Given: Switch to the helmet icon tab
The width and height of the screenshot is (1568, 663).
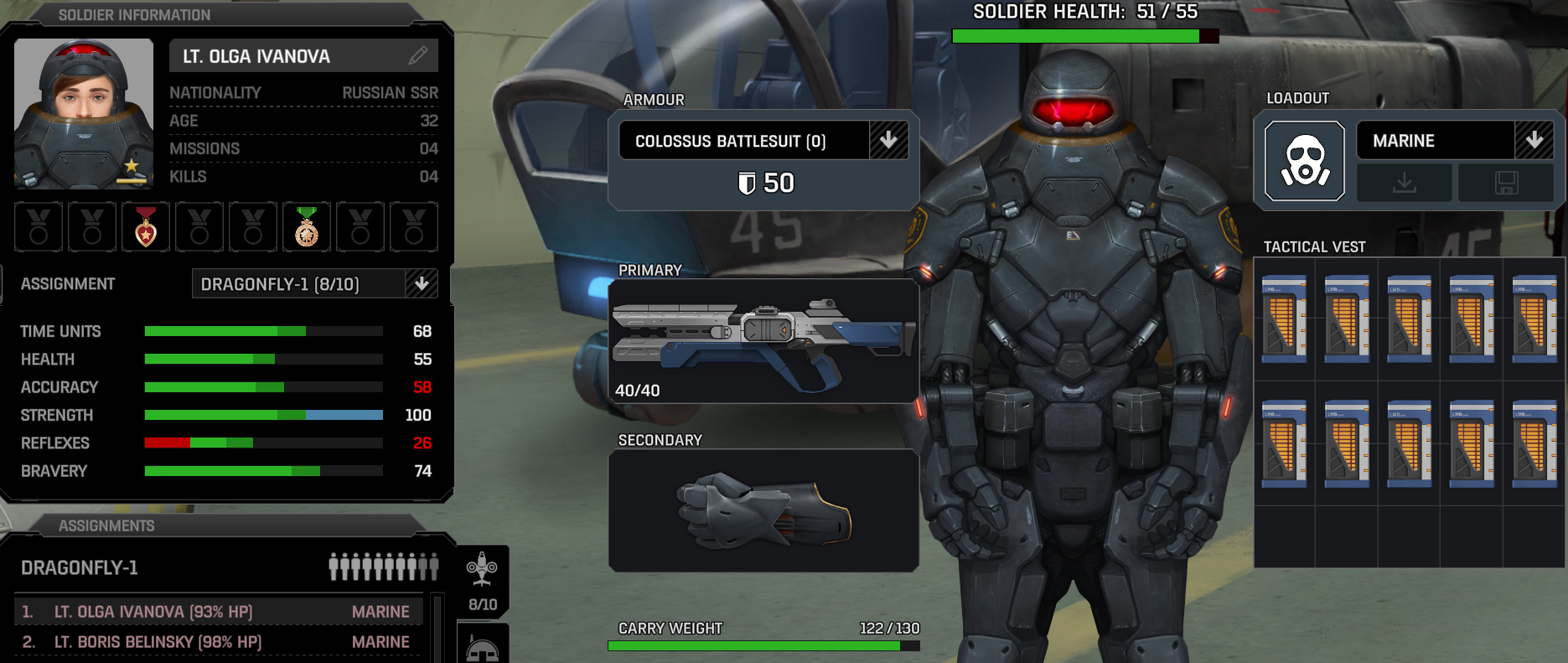Looking at the screenshot, I should pyautogui.click(x=482, y=647).
